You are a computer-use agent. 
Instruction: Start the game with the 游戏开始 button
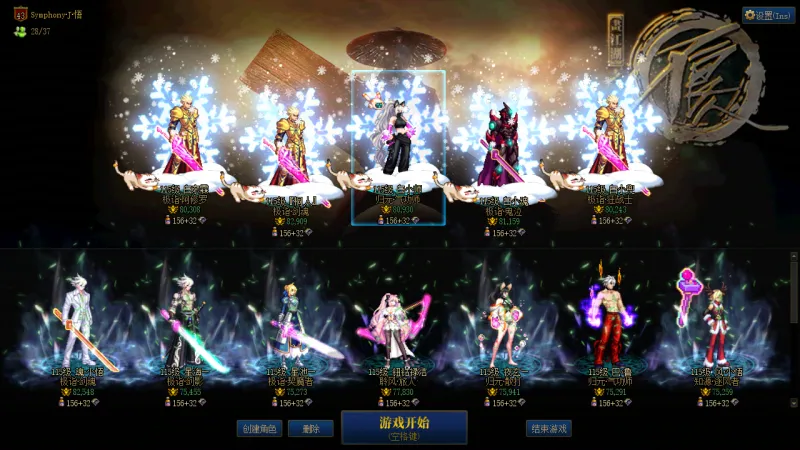(x=404, y=427)
